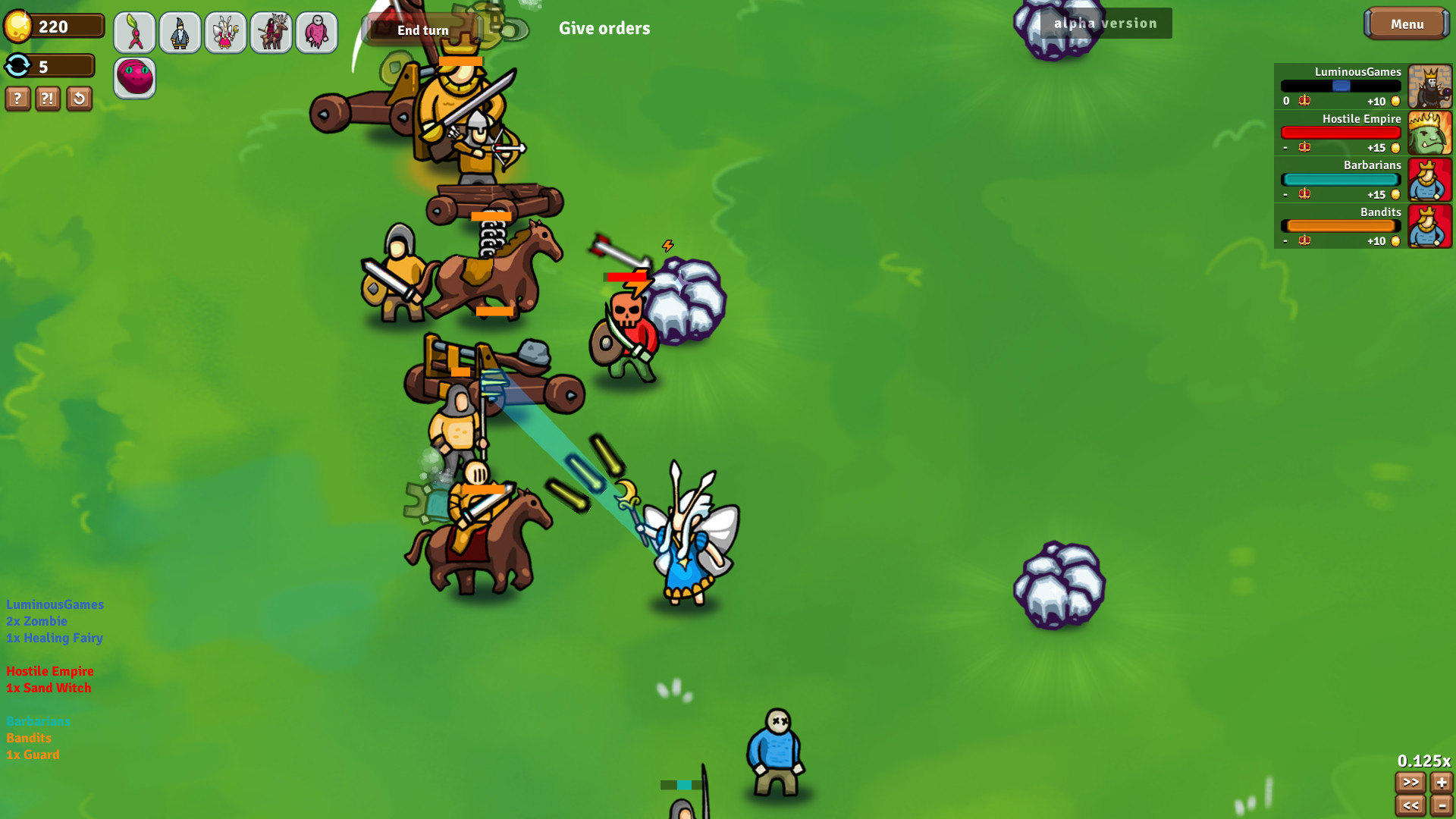Click the Hostile Empire goblin portrait

pos(1429,133)
